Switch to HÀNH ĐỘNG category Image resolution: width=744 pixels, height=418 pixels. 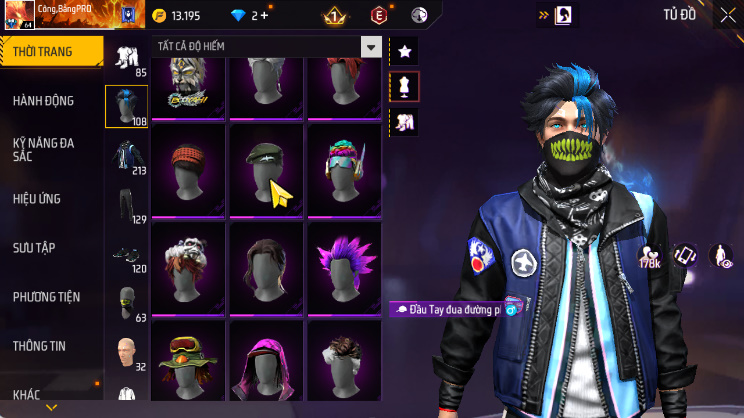tap(46, 101)
